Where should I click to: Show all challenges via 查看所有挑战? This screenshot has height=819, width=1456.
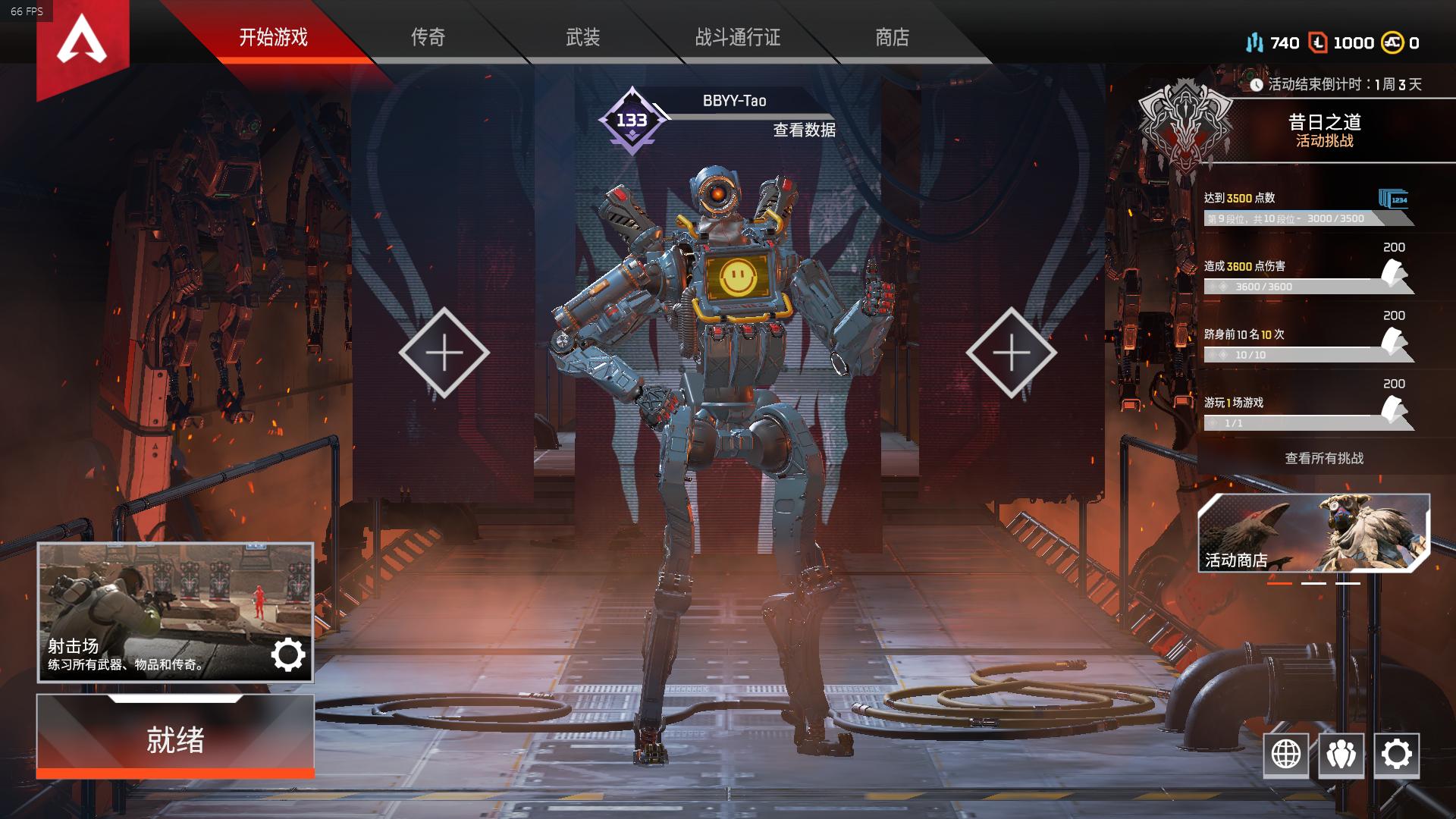1324,458
